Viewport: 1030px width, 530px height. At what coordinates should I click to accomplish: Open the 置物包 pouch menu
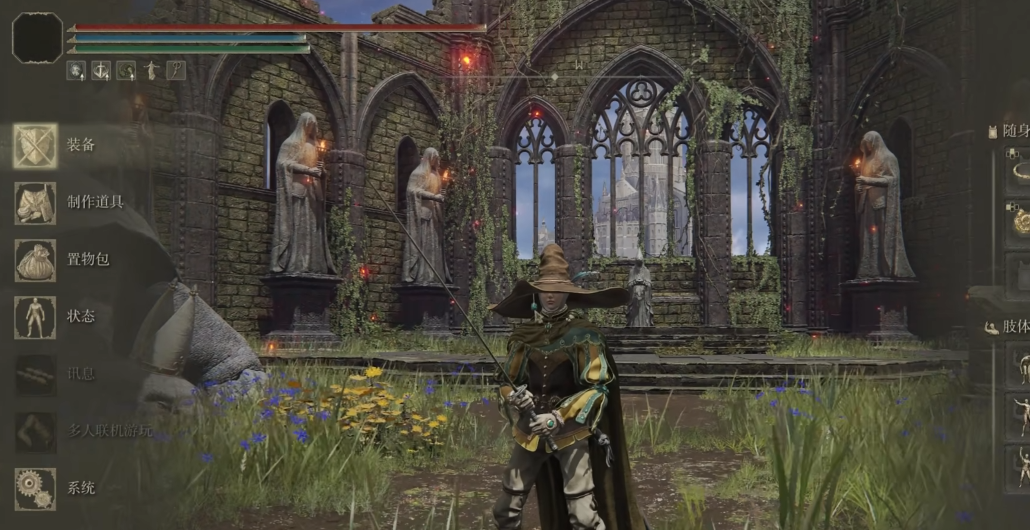pyautogui.click(x=88, y=260)
